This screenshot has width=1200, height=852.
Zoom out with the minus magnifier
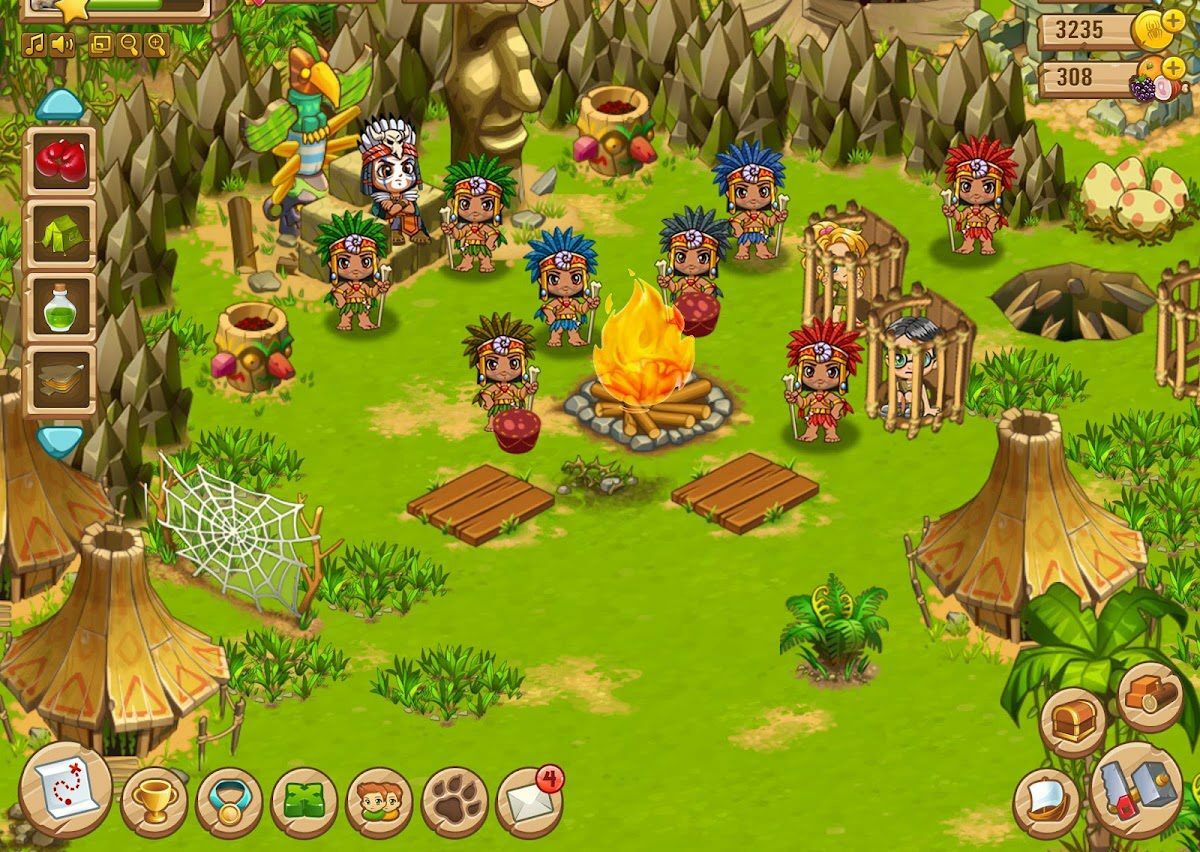click(128, 44)
